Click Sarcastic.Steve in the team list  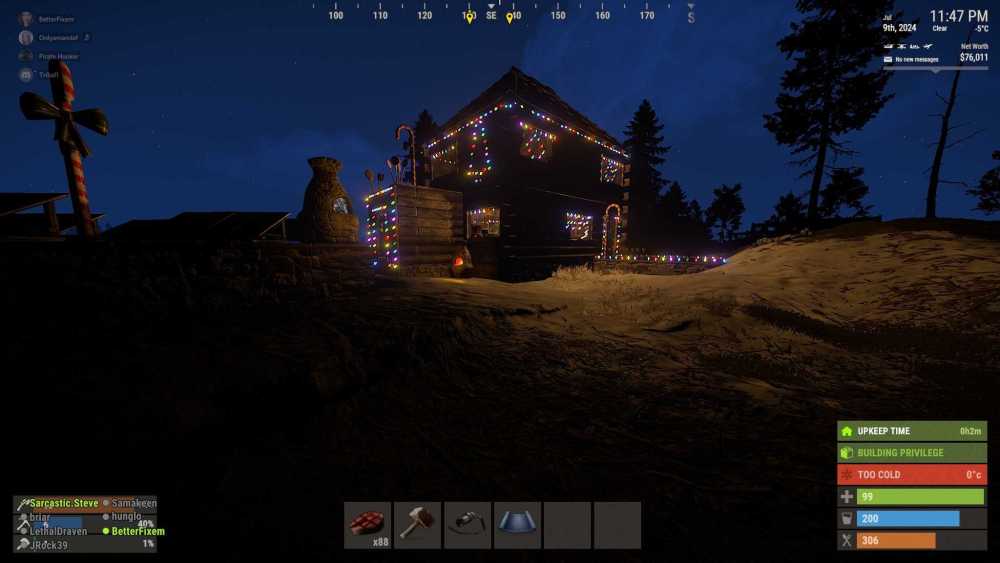point(63,503)
